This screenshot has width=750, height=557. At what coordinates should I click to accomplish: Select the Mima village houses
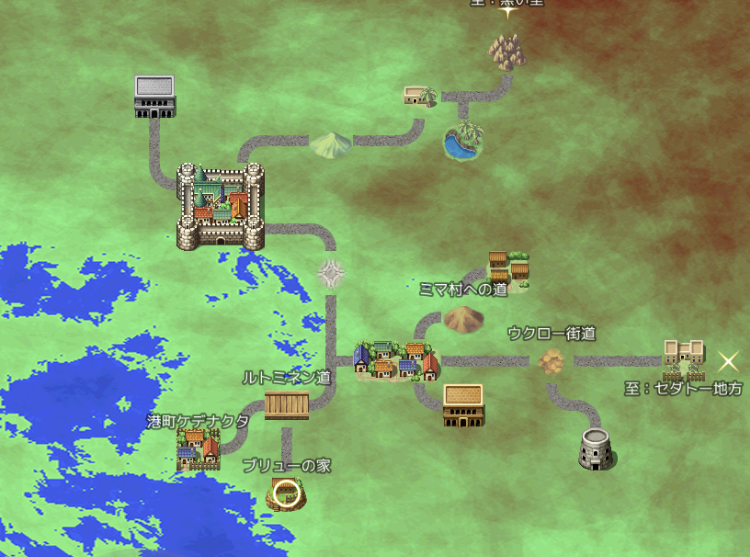click(508, 267)
